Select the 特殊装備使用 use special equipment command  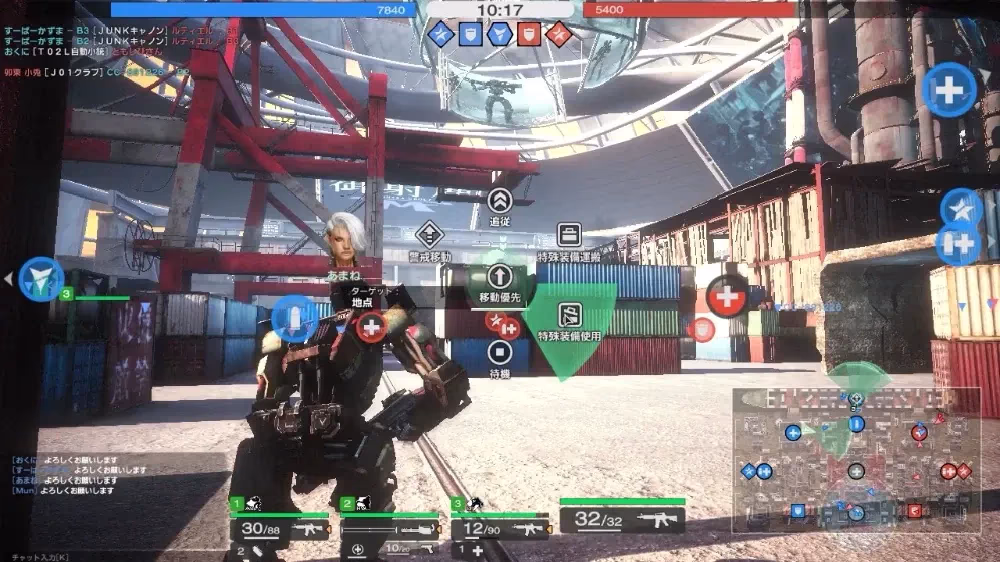(569, 316)
